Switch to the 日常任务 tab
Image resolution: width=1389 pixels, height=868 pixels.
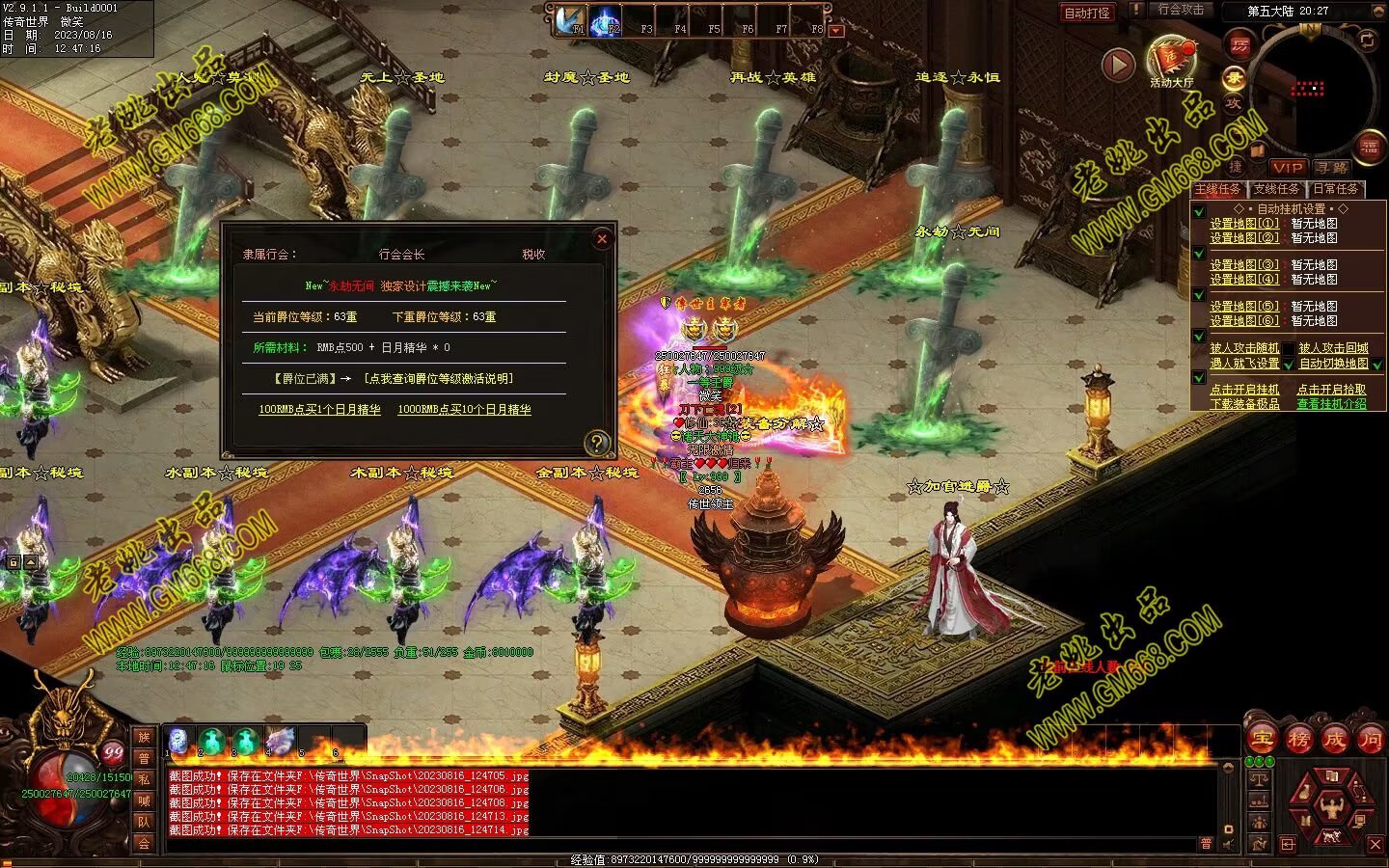[1335, 189]
